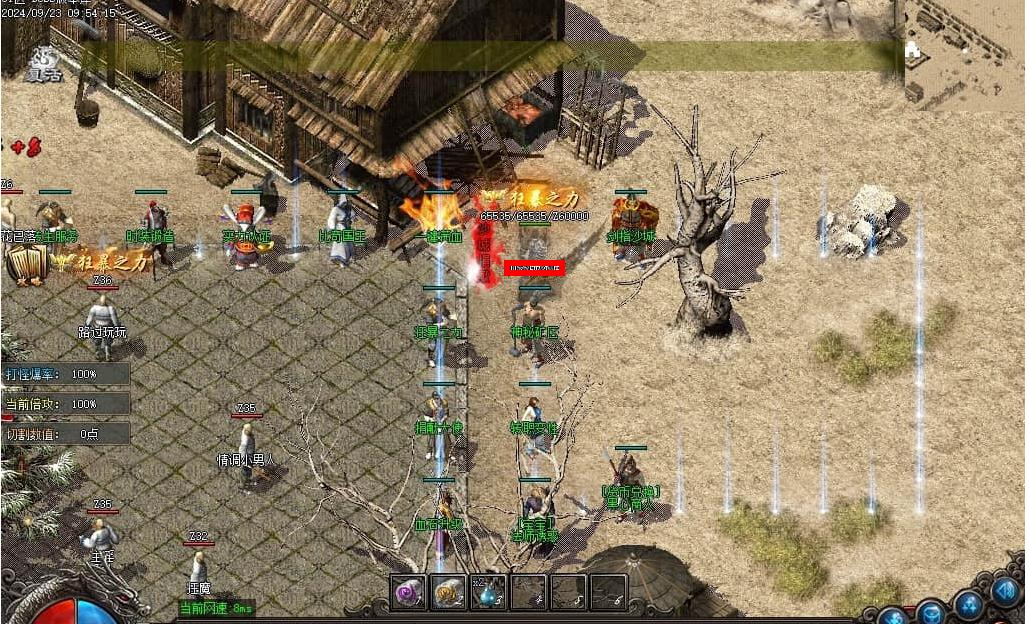
Task: Drink the blue potion in hotbar slot 3
Action: [488, 592]
